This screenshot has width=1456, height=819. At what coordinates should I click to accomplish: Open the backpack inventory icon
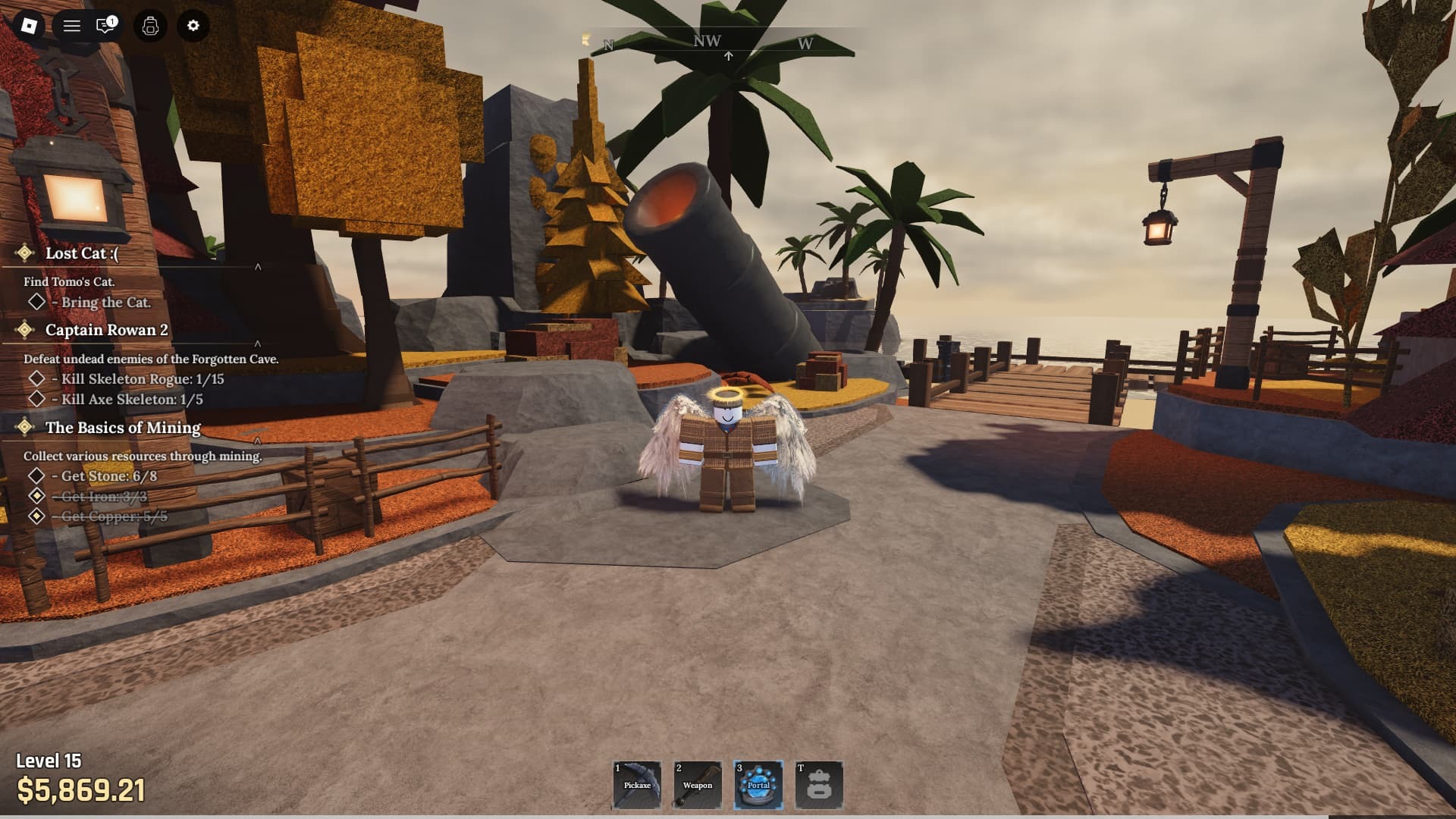tap(149, 26)
